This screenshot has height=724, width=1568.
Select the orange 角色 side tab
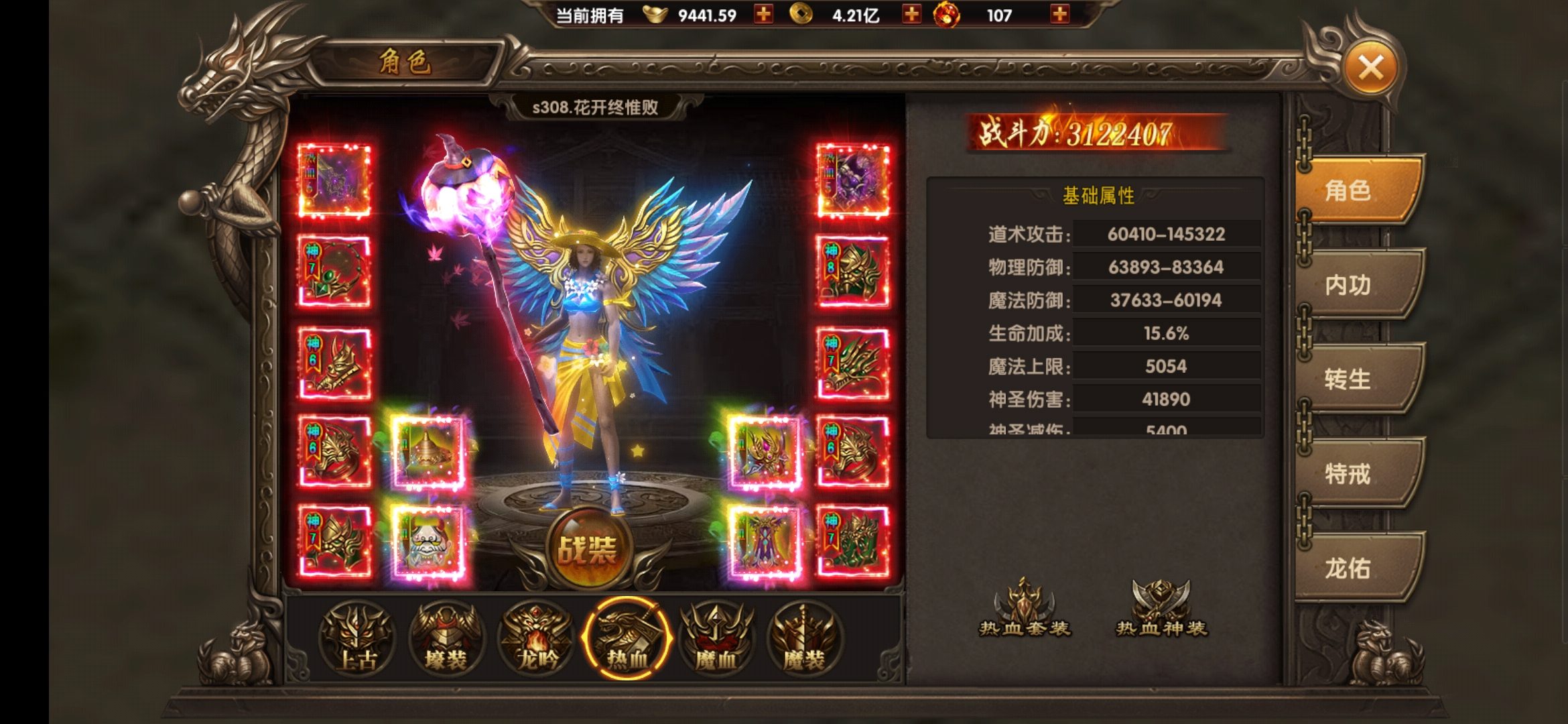pyautogui.click(x=1354, y=190)
